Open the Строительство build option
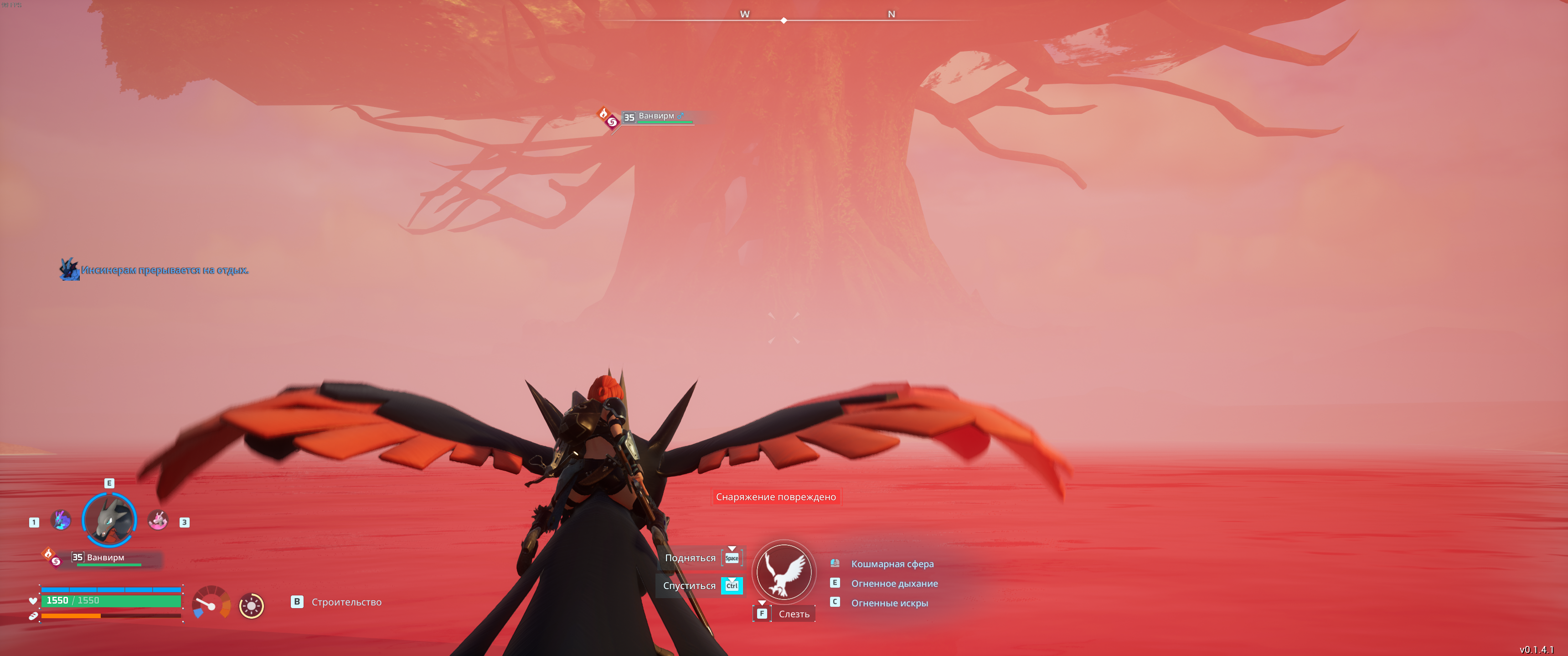The image size is (1568, 656). point(346,602)
